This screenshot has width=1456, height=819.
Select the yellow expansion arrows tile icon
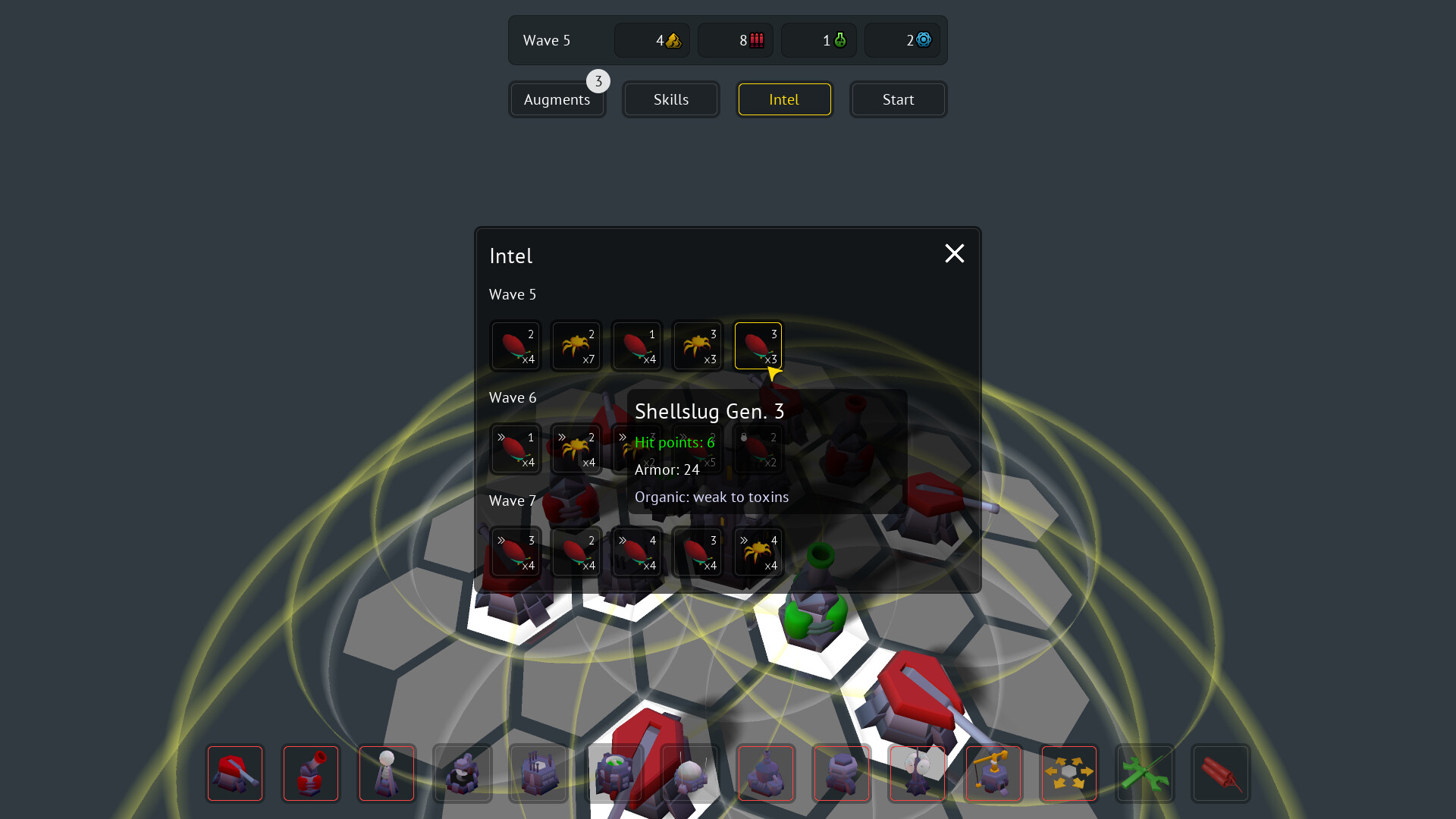tap(1069, 773)
